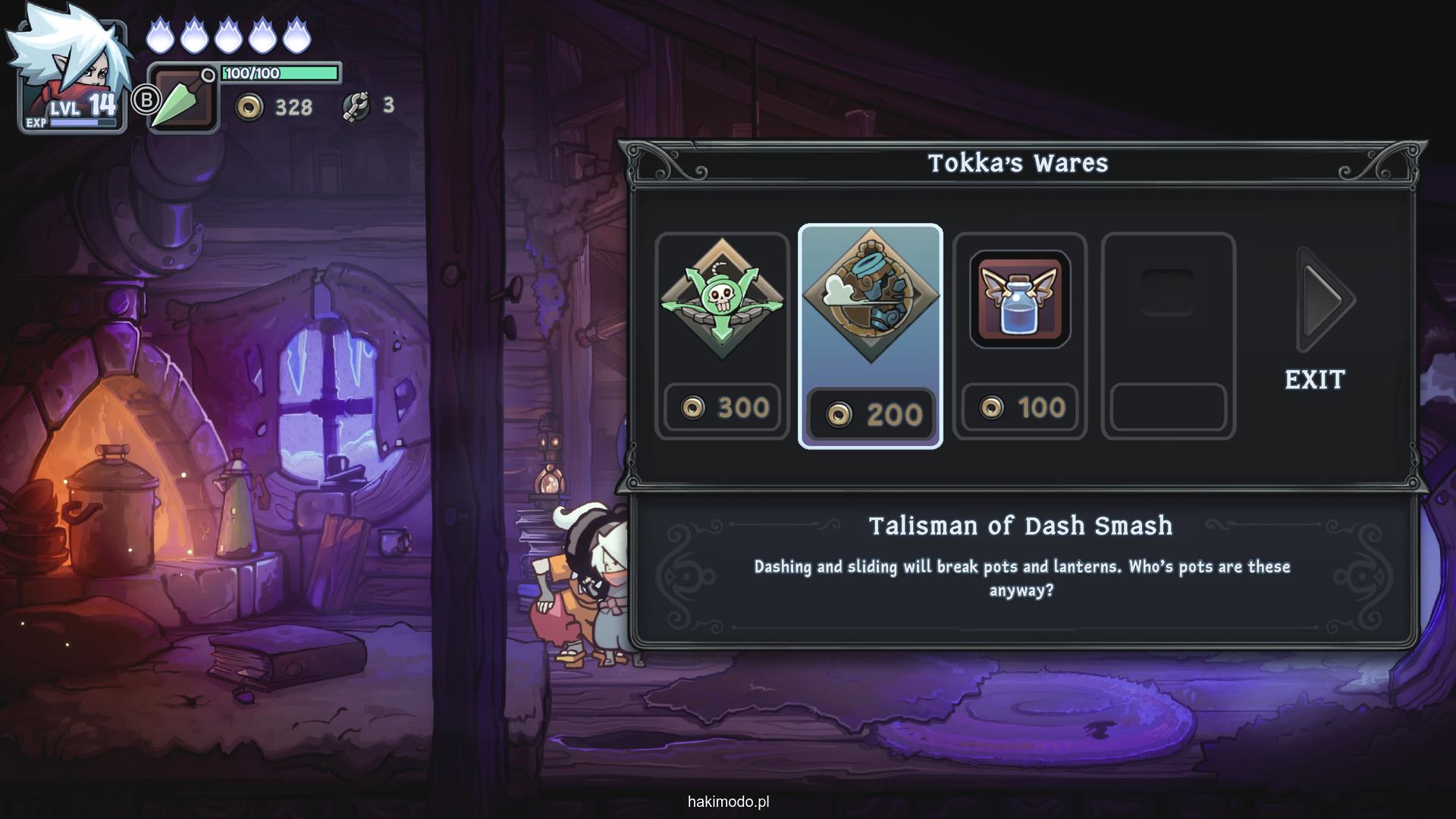Exit Tokka's Wares shop
This screenshot has width=1456, height=819.
coord(1314,379)
